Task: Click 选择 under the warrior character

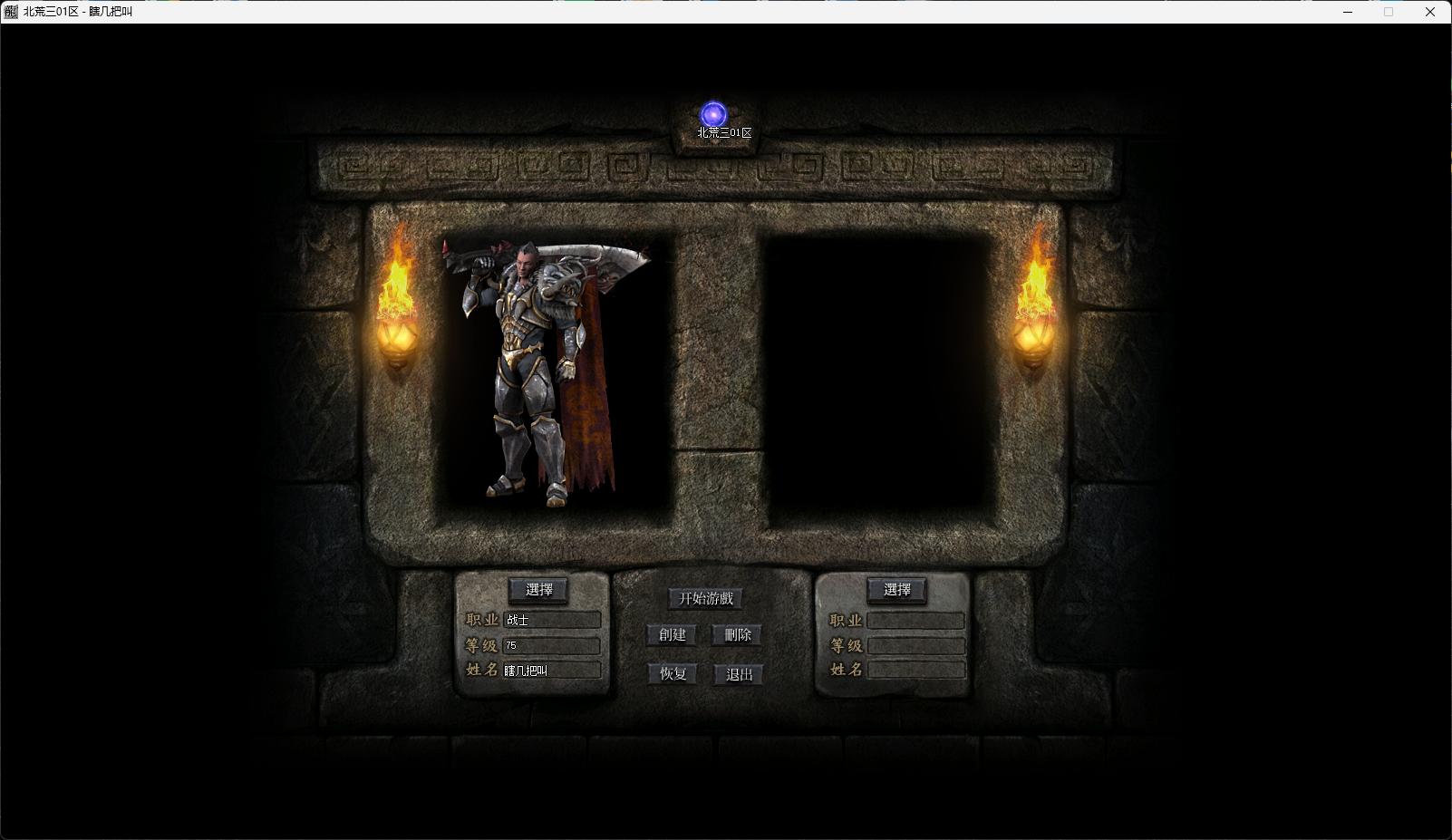Action: [x=538, y=590]
